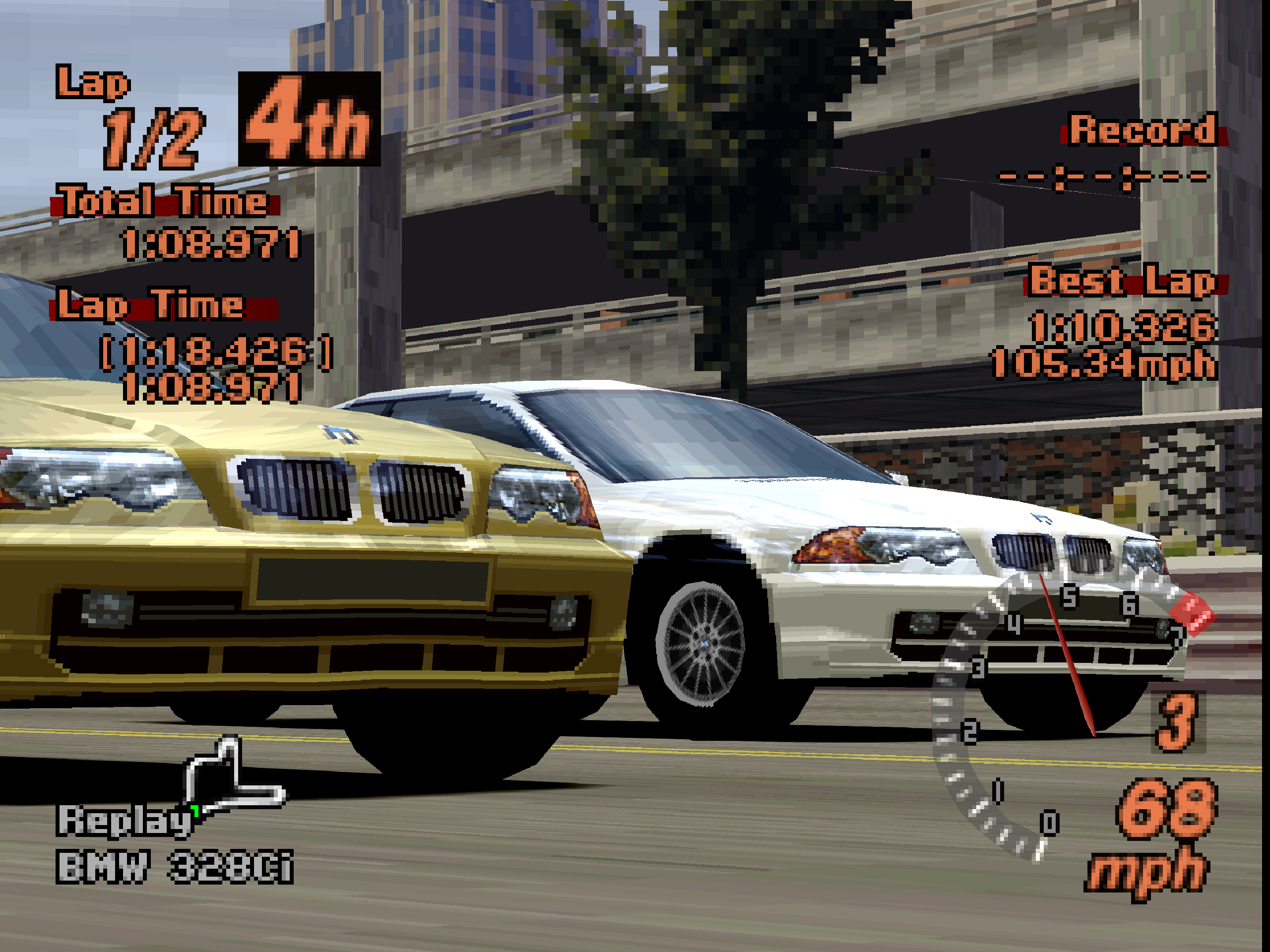1270x952 pixels.
Task: Select the Replay mode label
Action: tap(124, 821)
